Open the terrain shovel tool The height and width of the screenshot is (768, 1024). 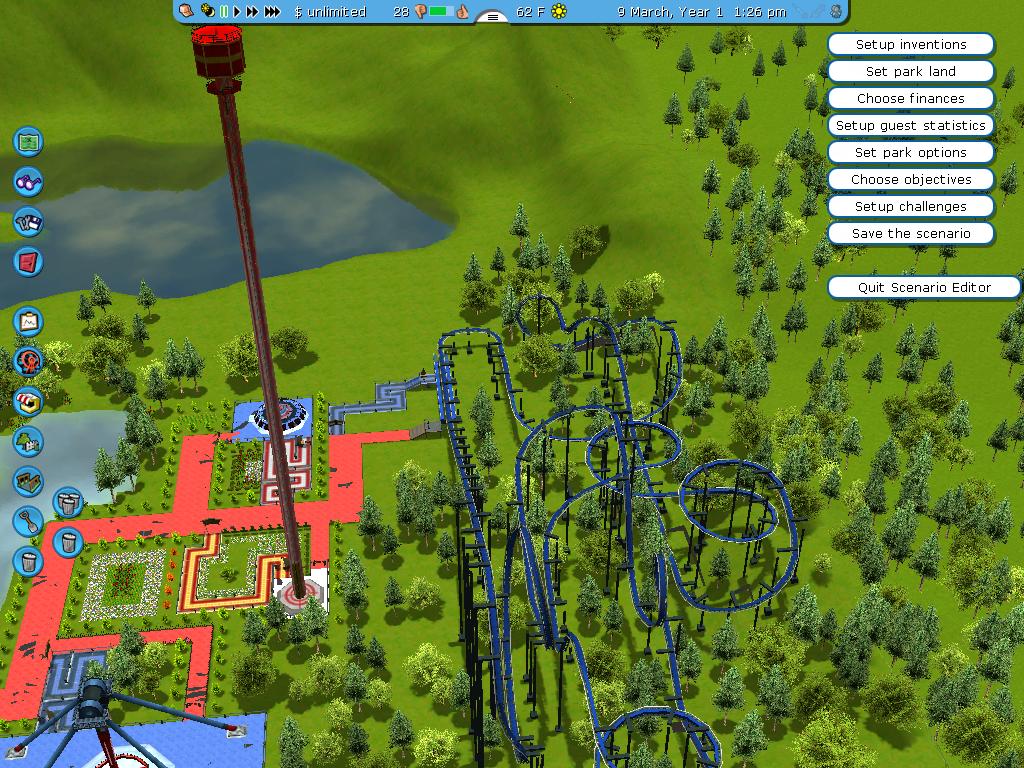click(28, 520)
